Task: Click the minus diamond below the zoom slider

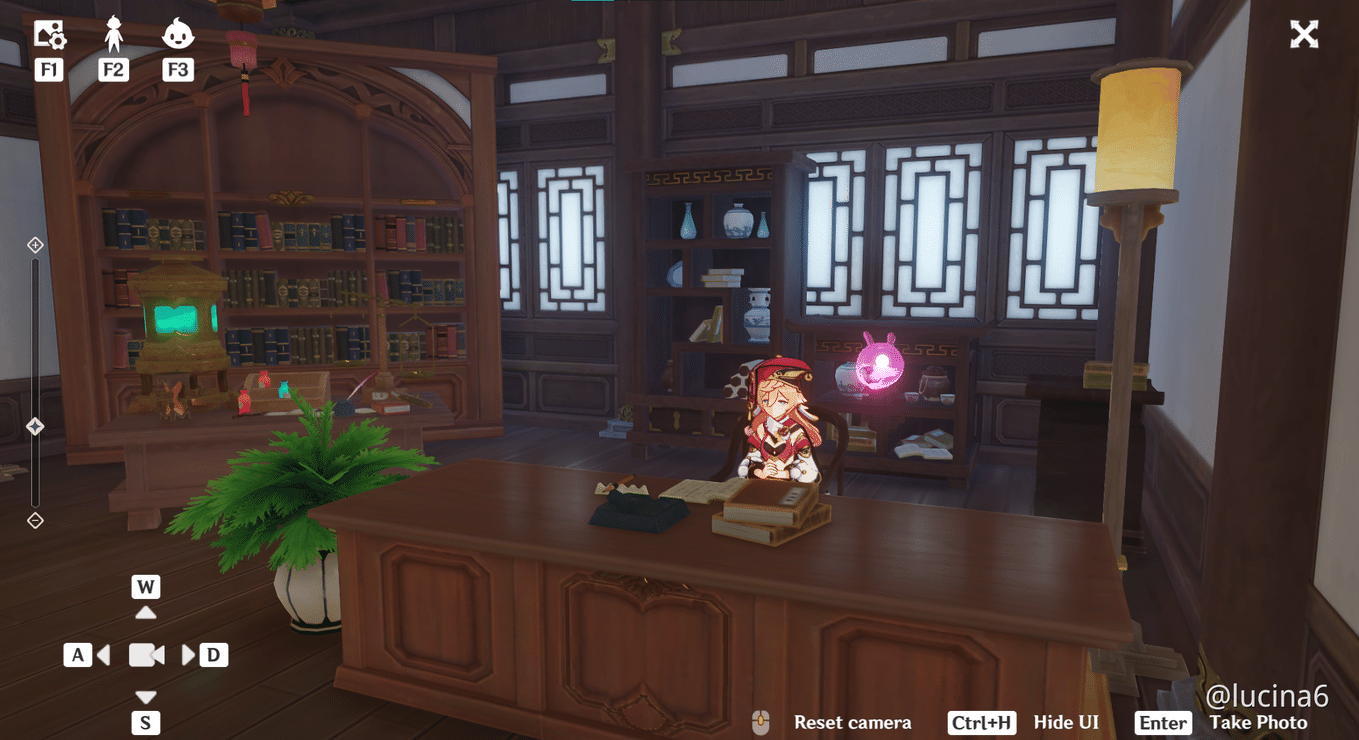Action: coord(35,520)
